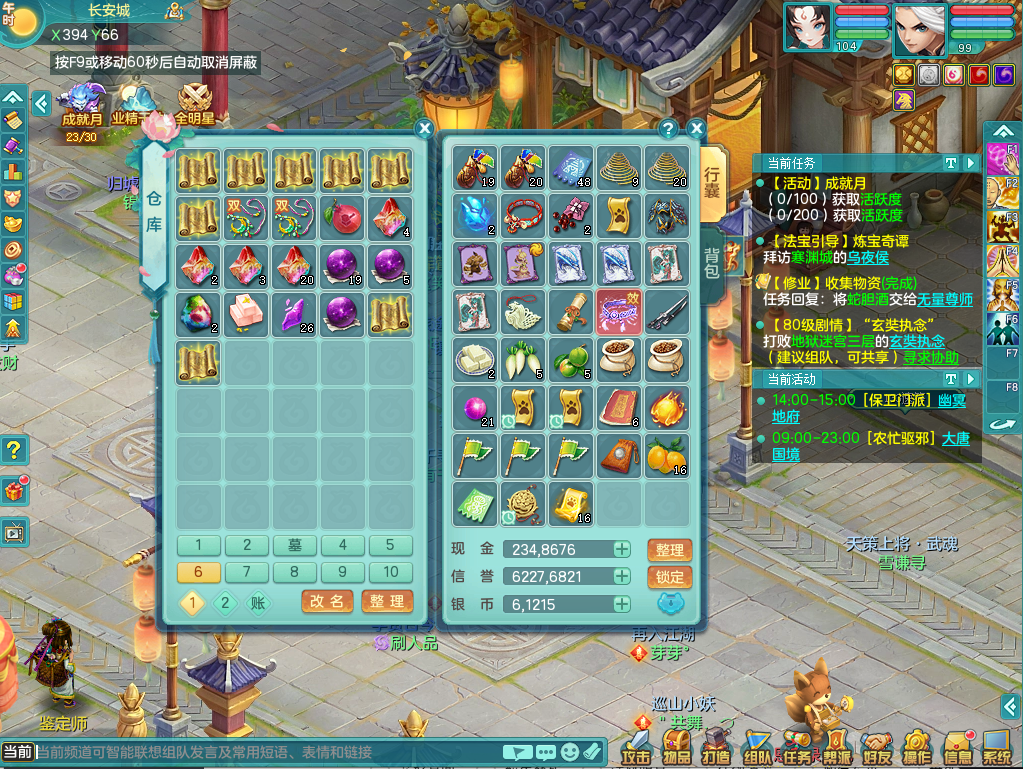The width and height of the screenshot is (1023, 769).
Task: Switch to warehouse page 10
Action: click(x=391, y=572)
